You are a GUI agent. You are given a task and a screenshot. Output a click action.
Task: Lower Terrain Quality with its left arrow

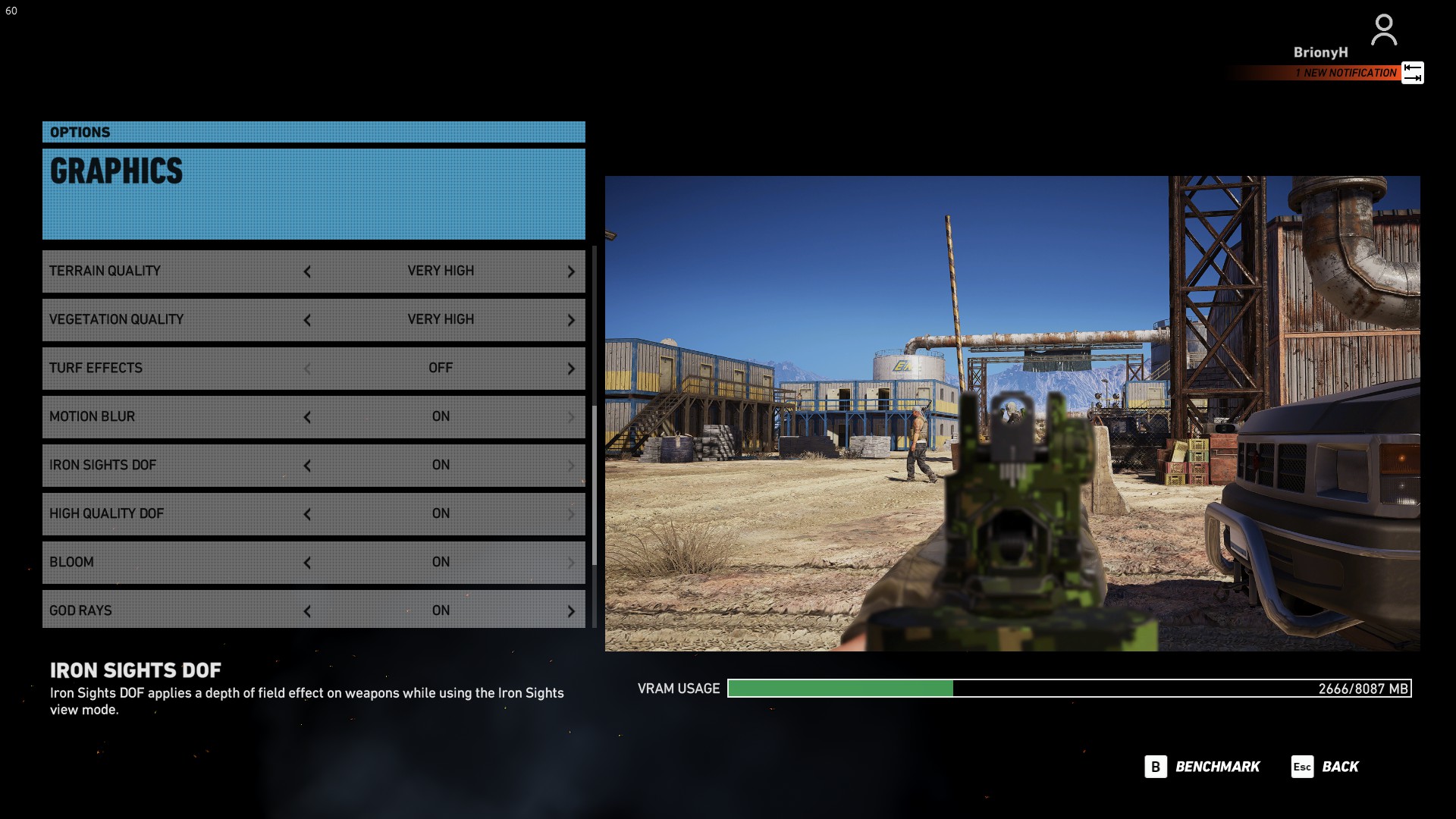[x=307, y=271]
